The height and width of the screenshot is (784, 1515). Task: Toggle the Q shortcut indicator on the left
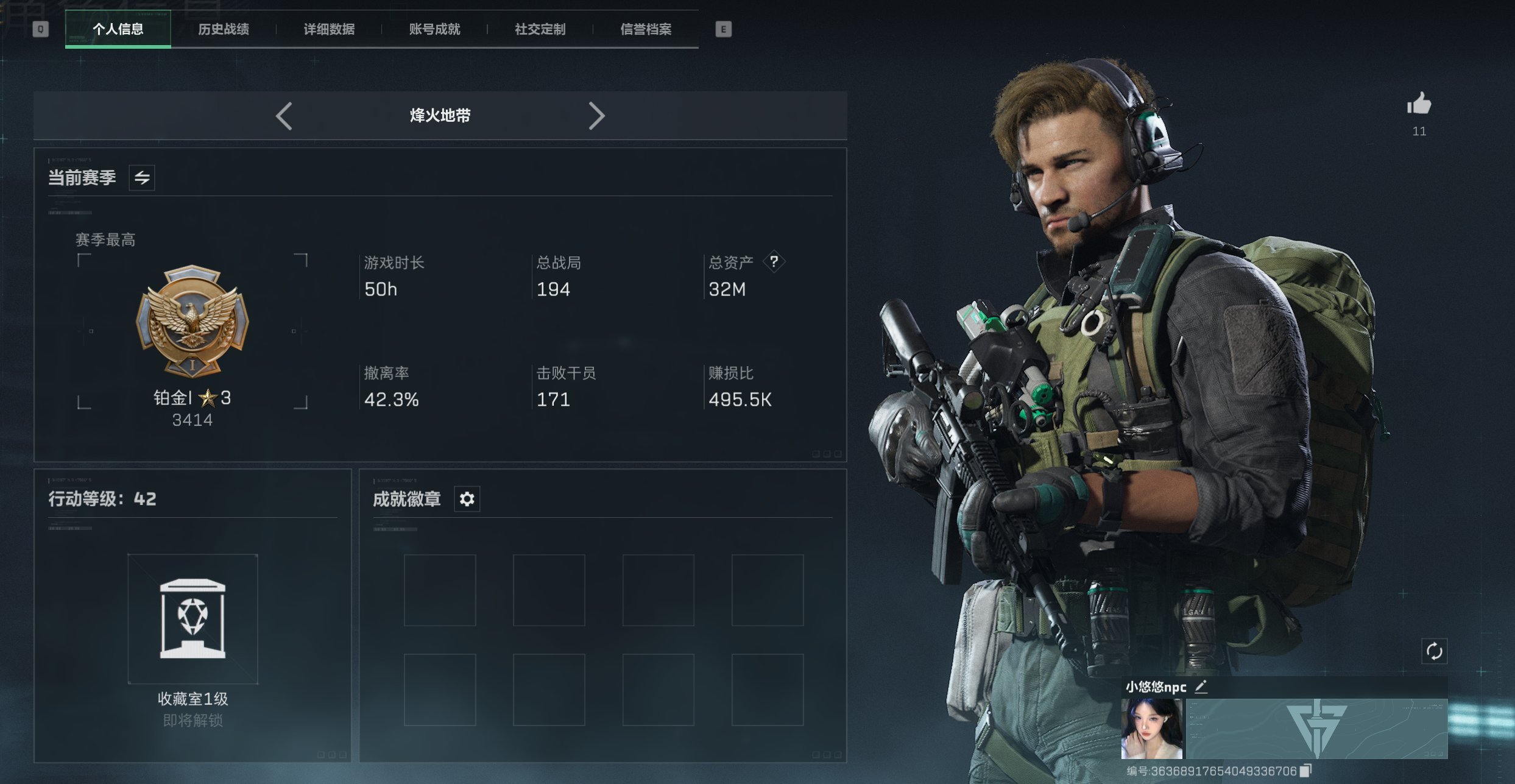pos(40,29)
